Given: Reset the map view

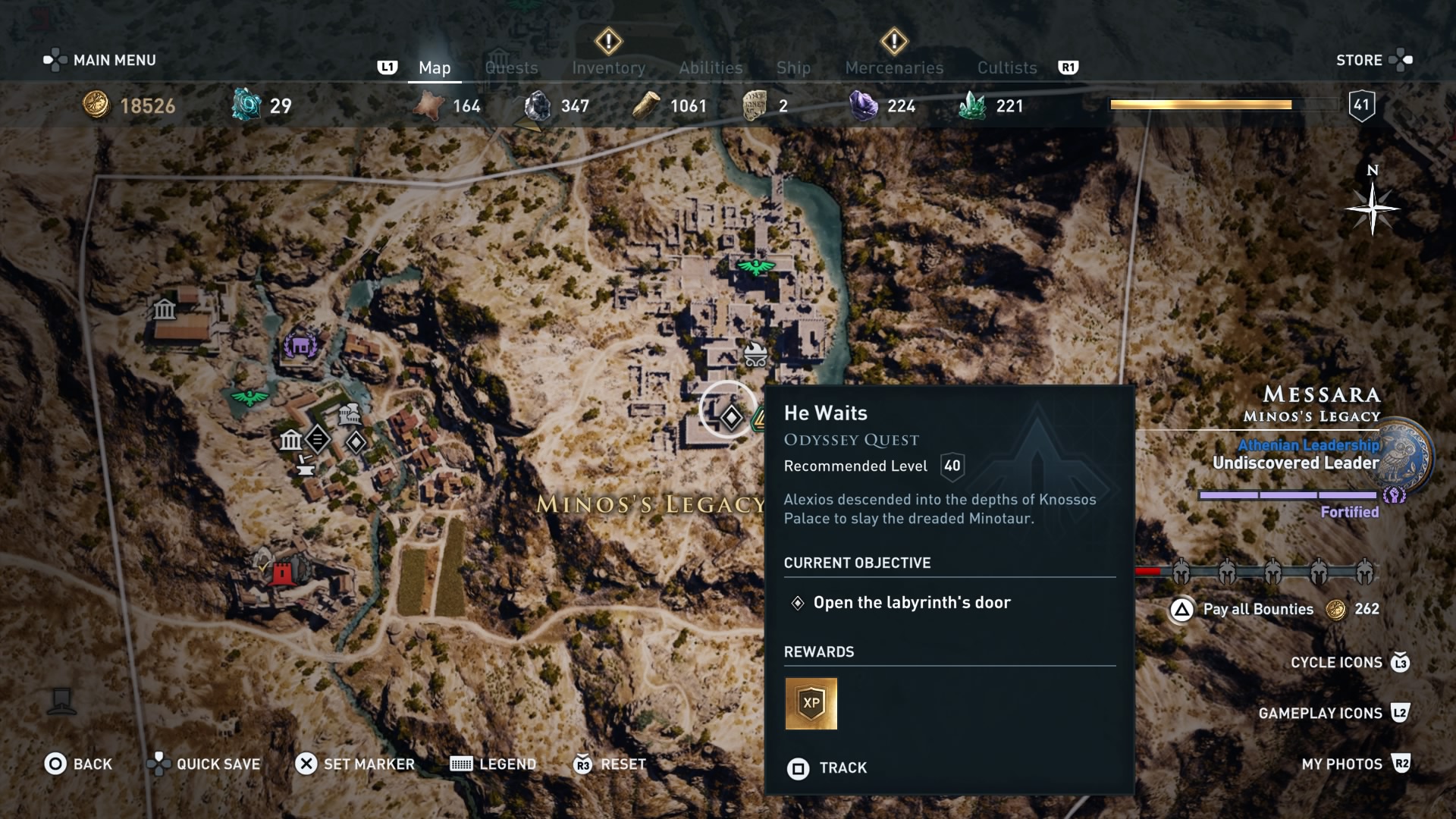Looking at the screenshot, I should click(610, 764).
